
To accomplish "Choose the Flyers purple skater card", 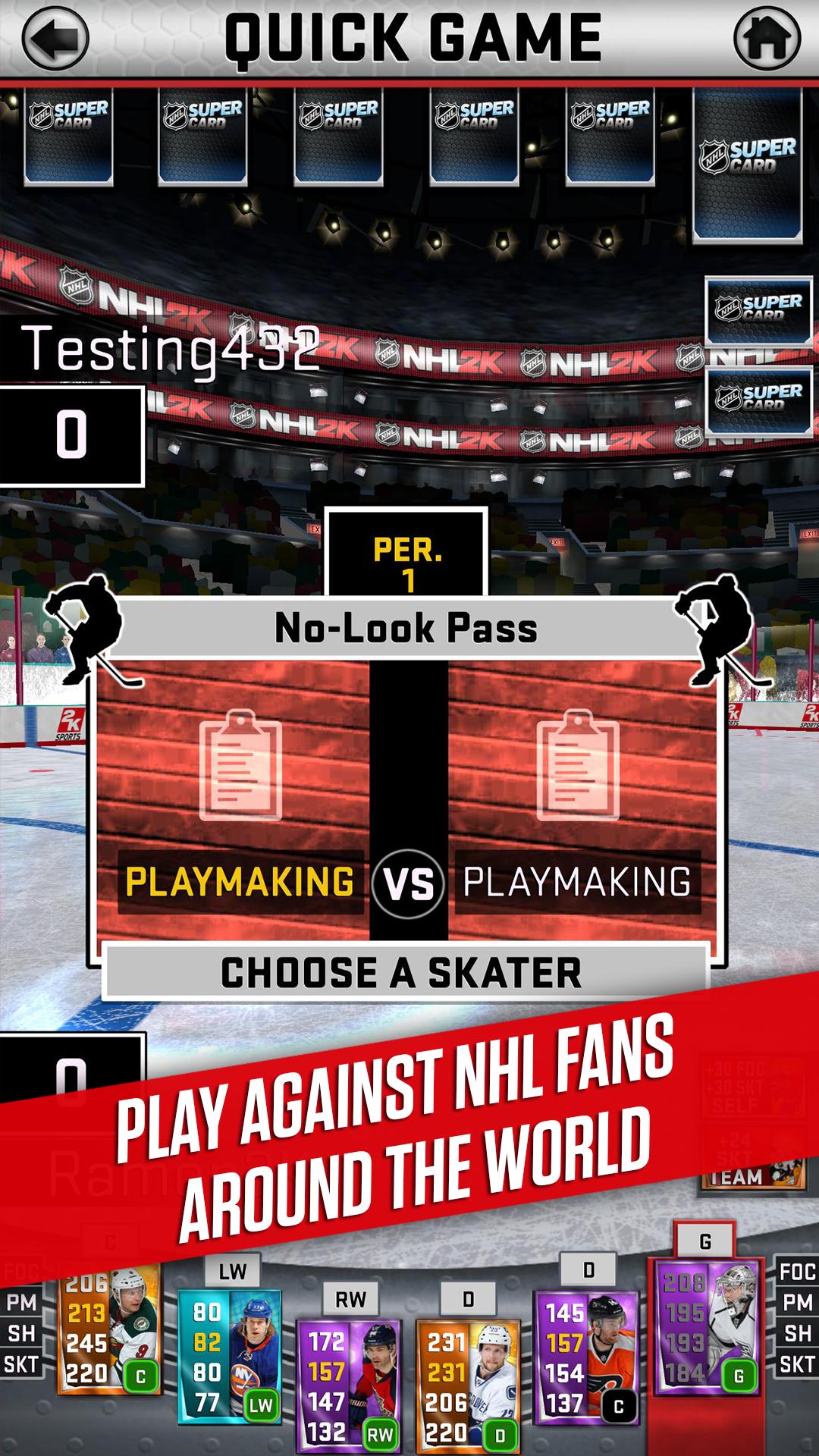I will [585, 1357].
